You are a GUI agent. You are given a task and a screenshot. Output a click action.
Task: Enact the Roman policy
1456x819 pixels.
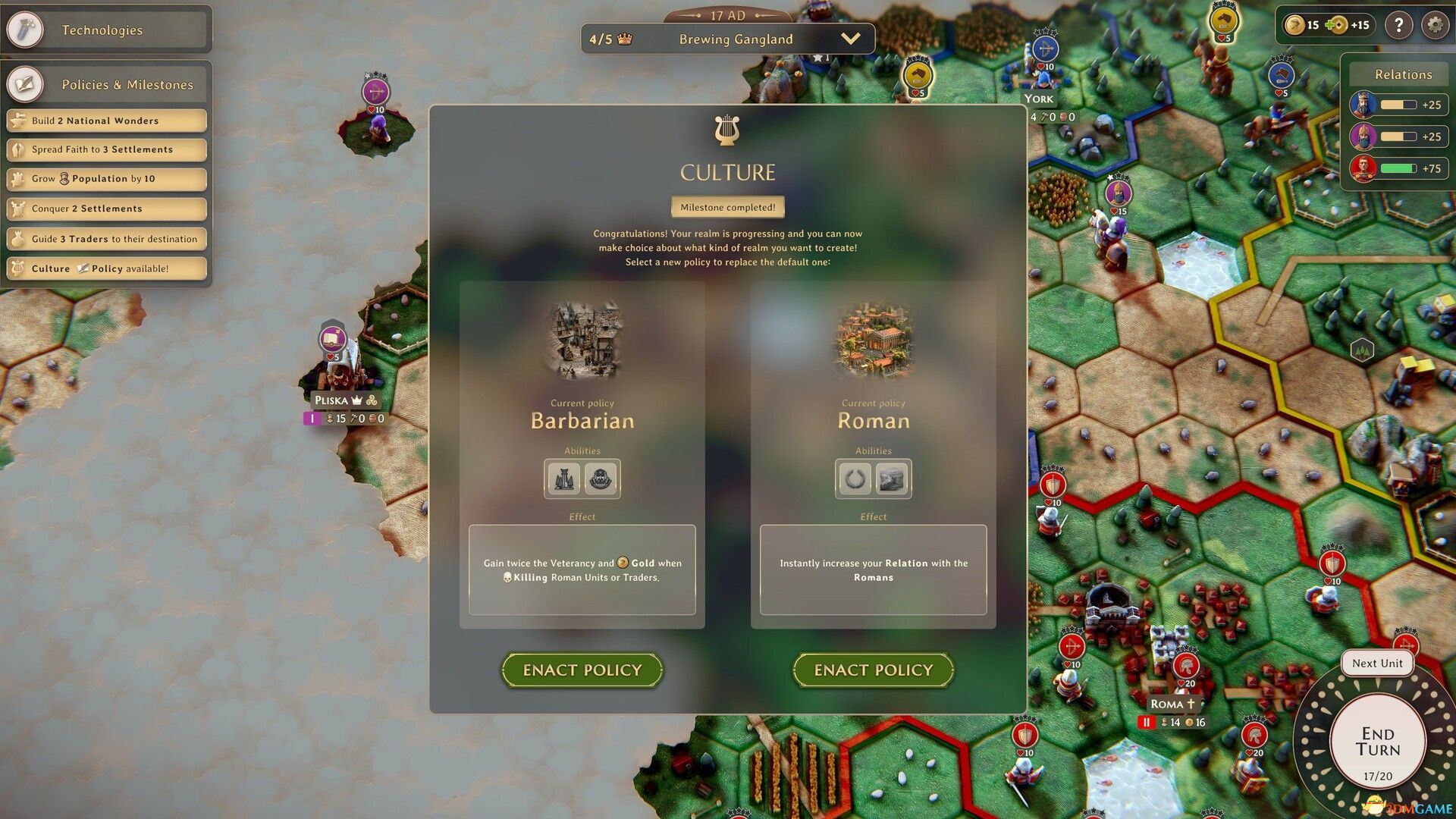tap(873, 670)
